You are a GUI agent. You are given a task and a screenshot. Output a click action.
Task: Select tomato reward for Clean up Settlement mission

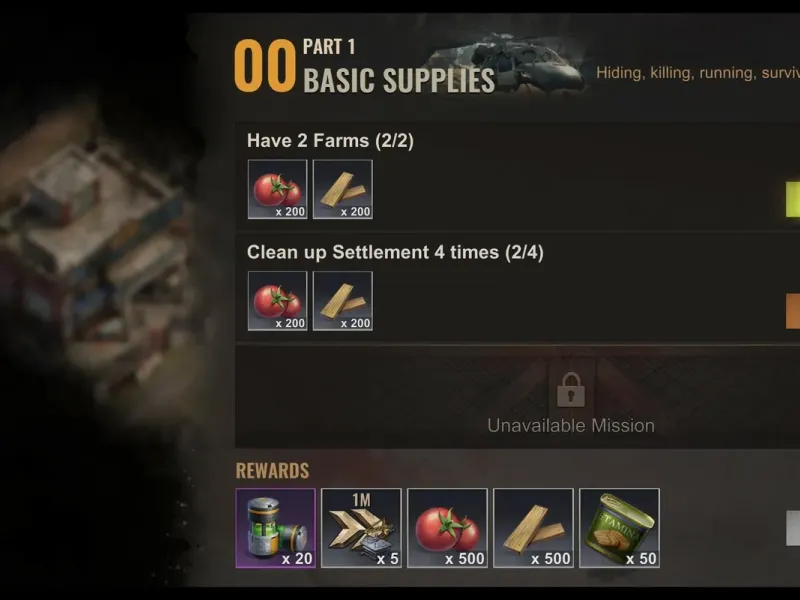277,301
